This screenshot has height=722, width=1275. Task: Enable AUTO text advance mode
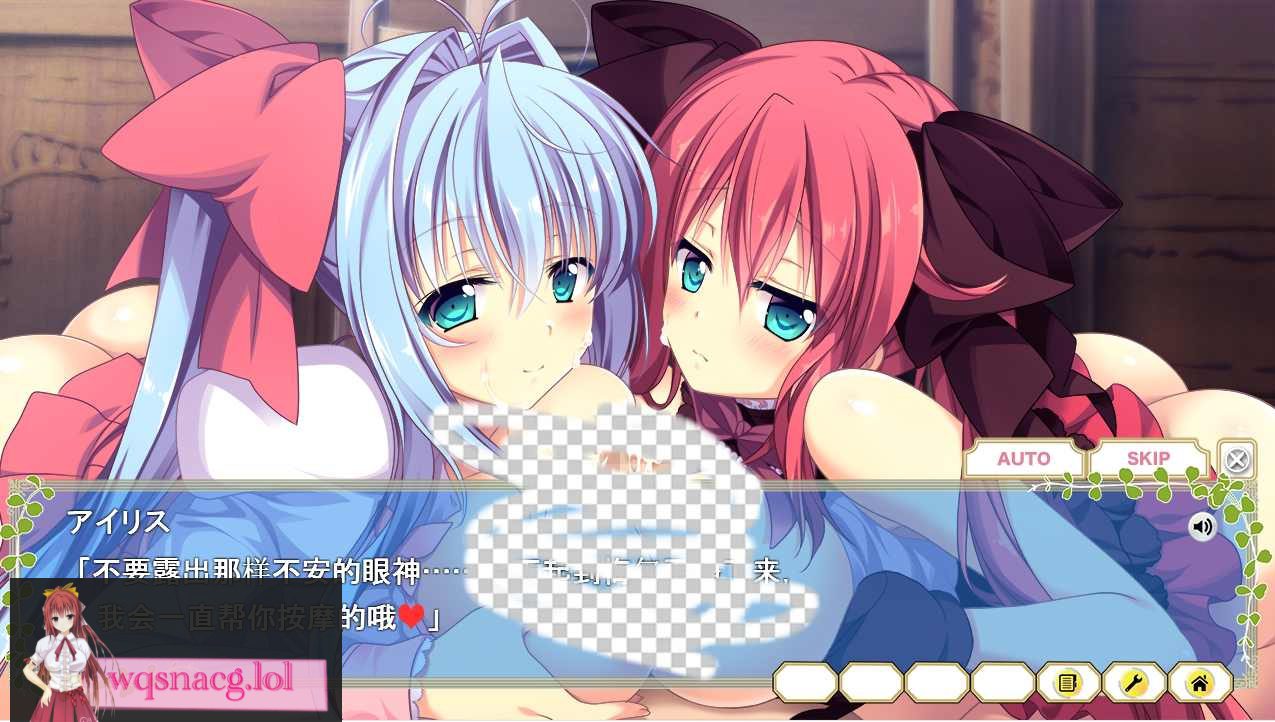pyautogui.click(x=1023, y=459)
